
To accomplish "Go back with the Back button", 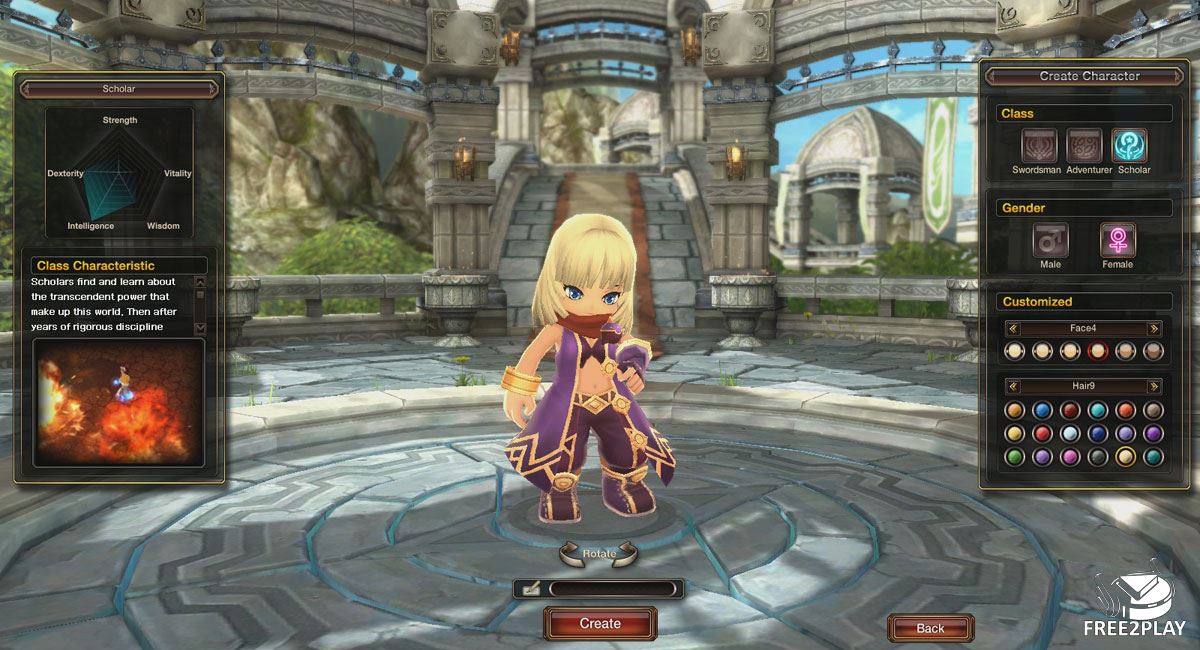I will [930, 628].
